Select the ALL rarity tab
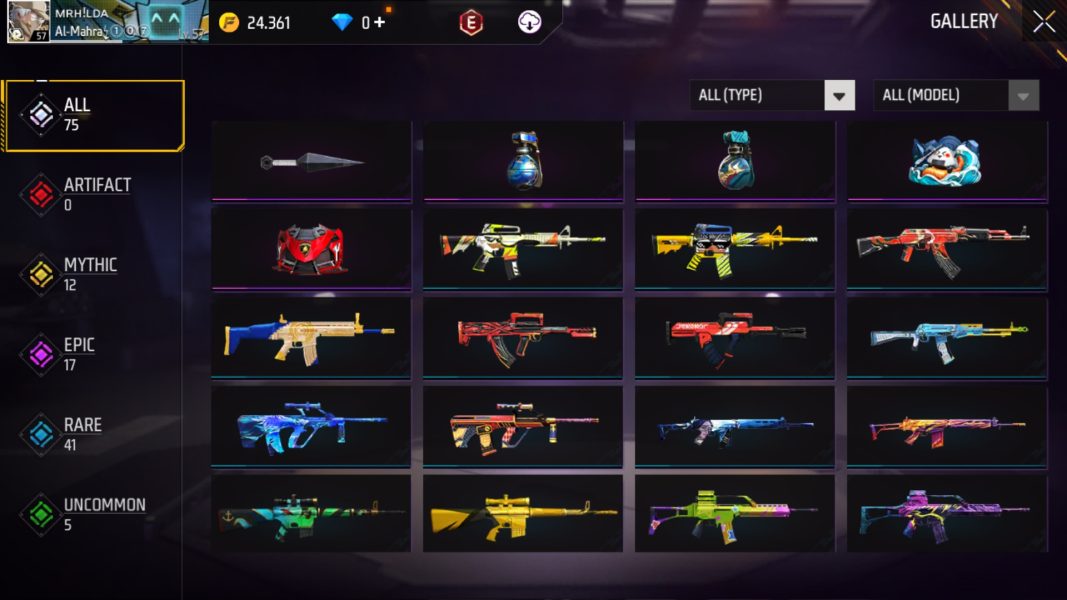This screenshot has width=1067, height=600. pos(94,115)
